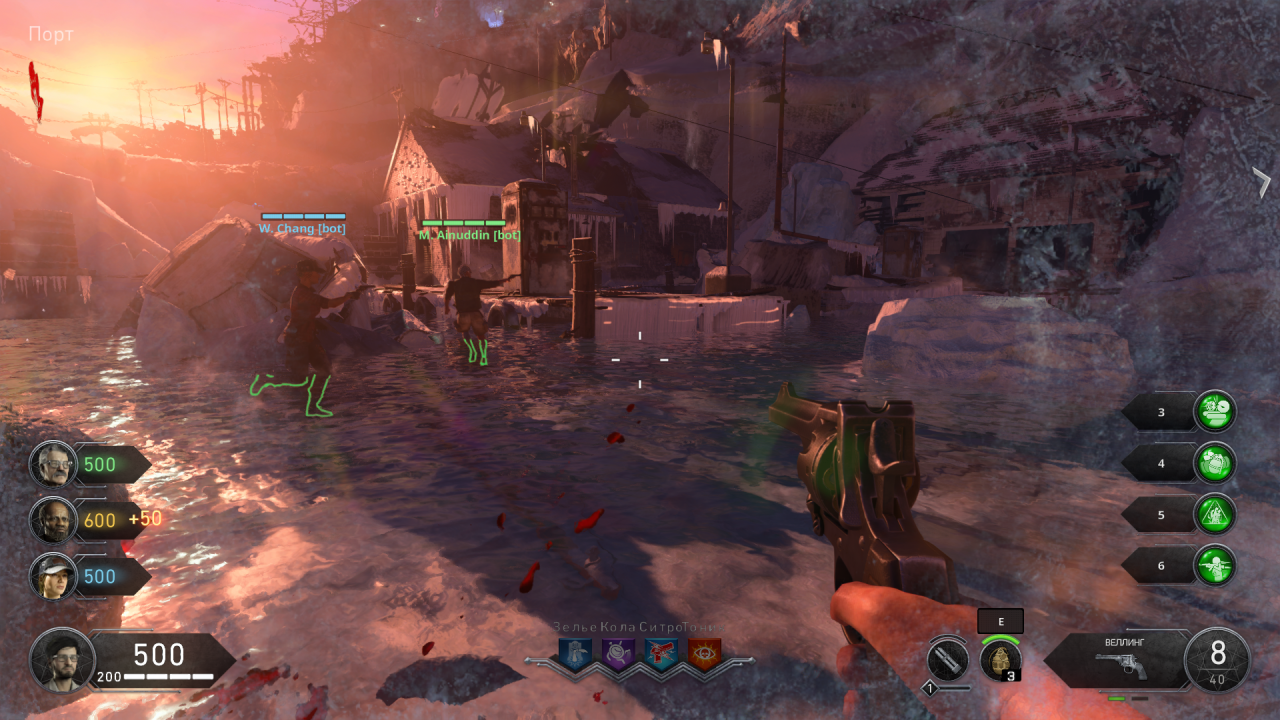The width and height of the screenshot is (1280, 720).
Task: Activate the green elixir in slot 3
Action: click(x=1215, y=411)
